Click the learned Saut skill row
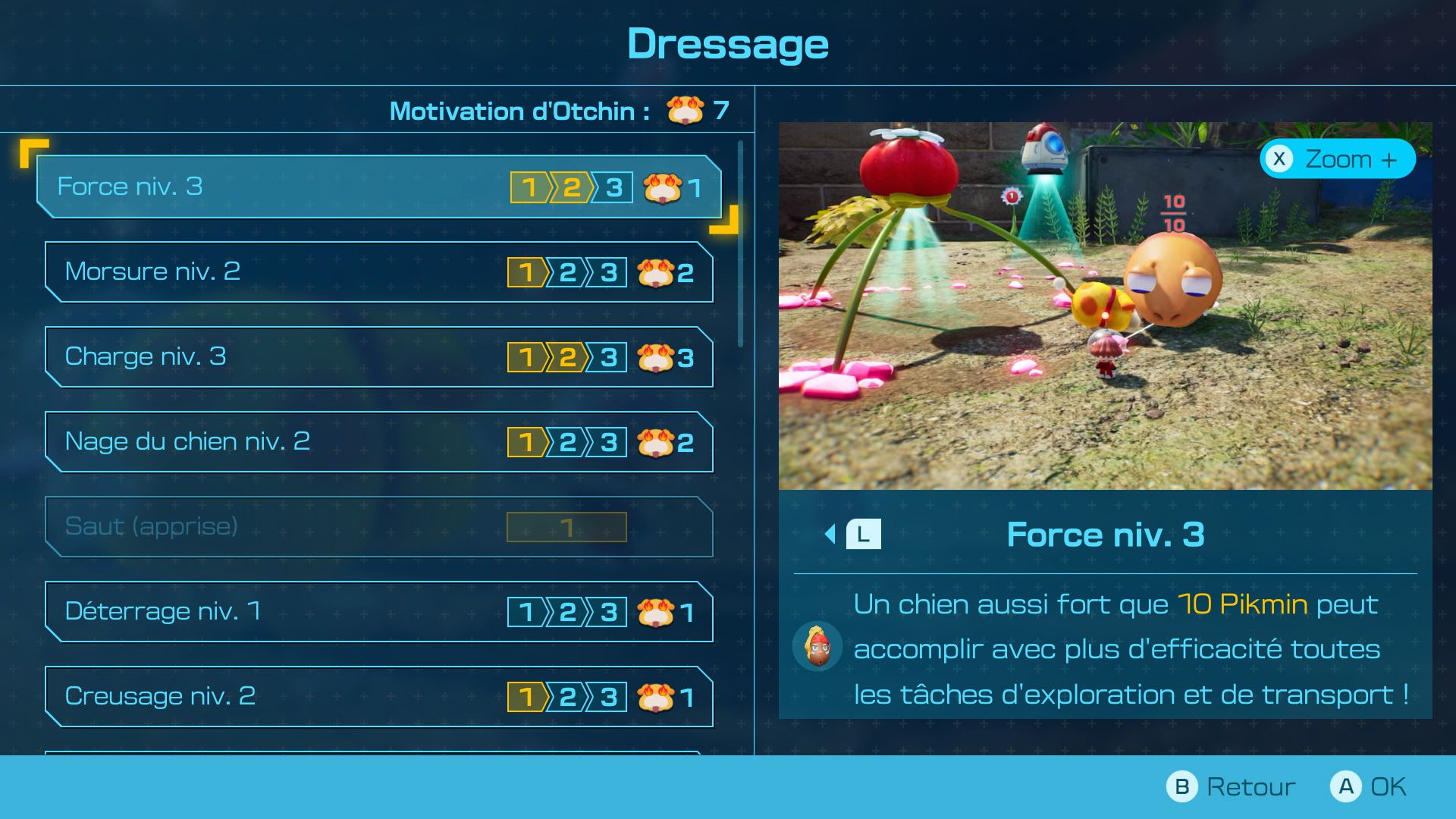The height and width of the screenshot is (819, 1456). [x=379, y=527]
